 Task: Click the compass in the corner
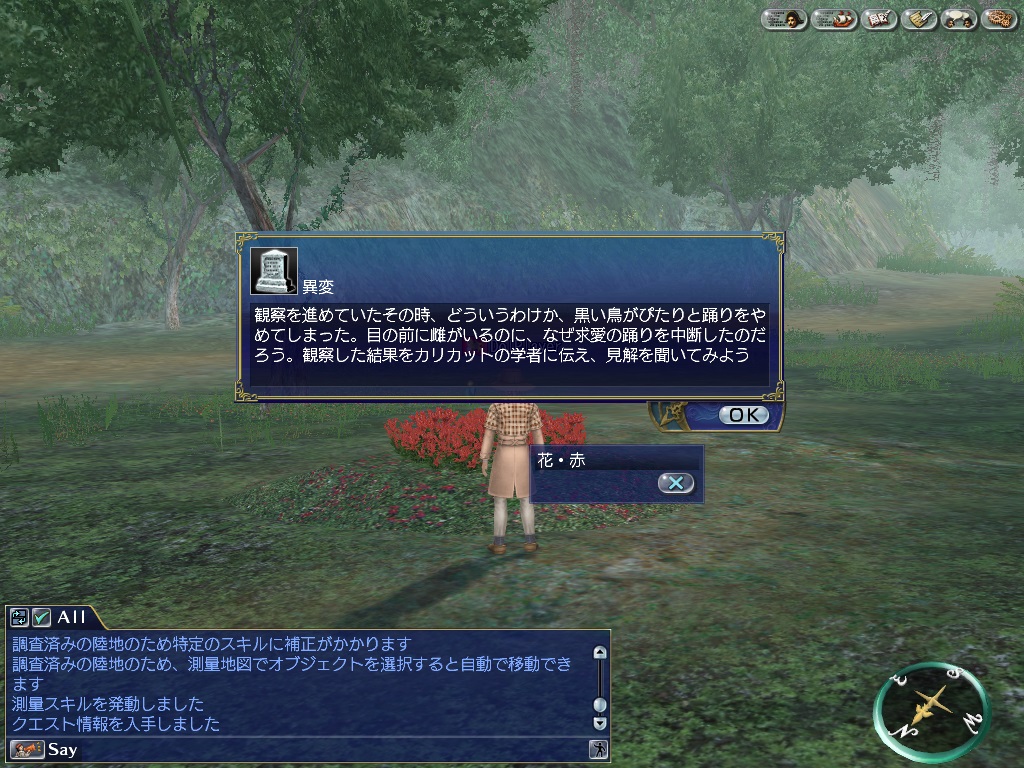(931, 712)
